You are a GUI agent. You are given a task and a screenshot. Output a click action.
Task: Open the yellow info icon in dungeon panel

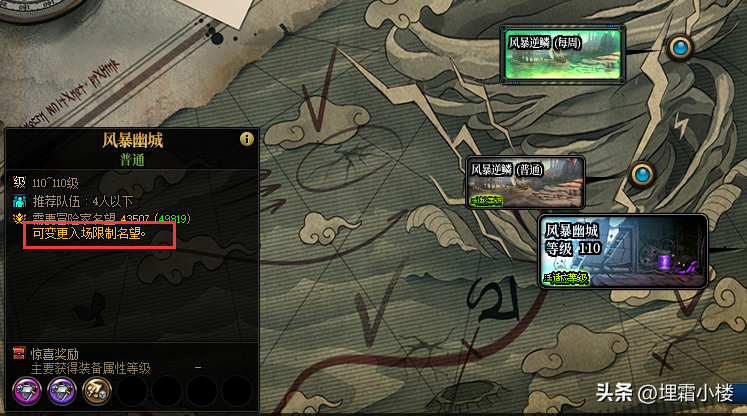click(x=246, y=139)
